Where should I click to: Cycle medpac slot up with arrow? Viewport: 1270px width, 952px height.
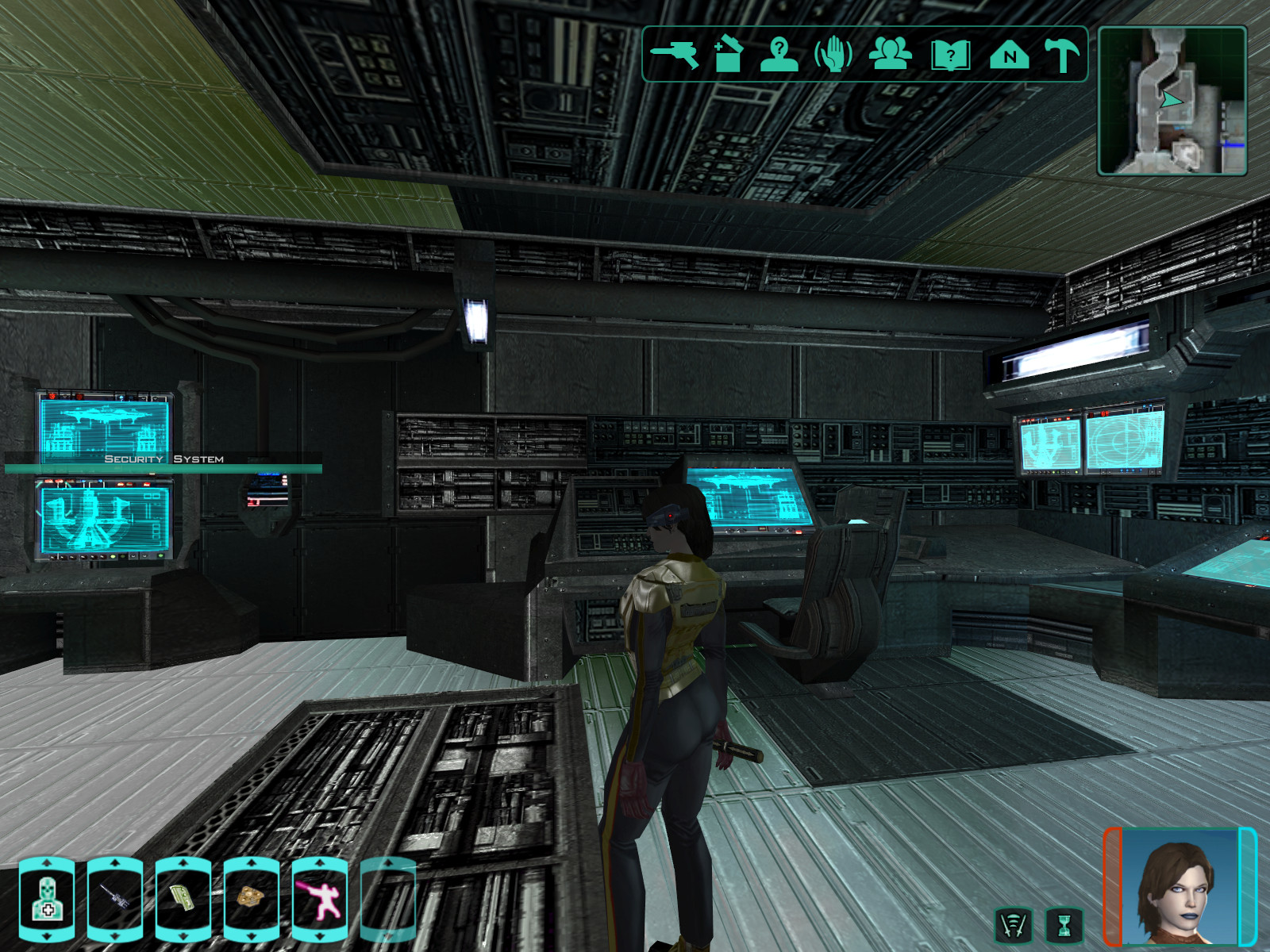point(47,862)
